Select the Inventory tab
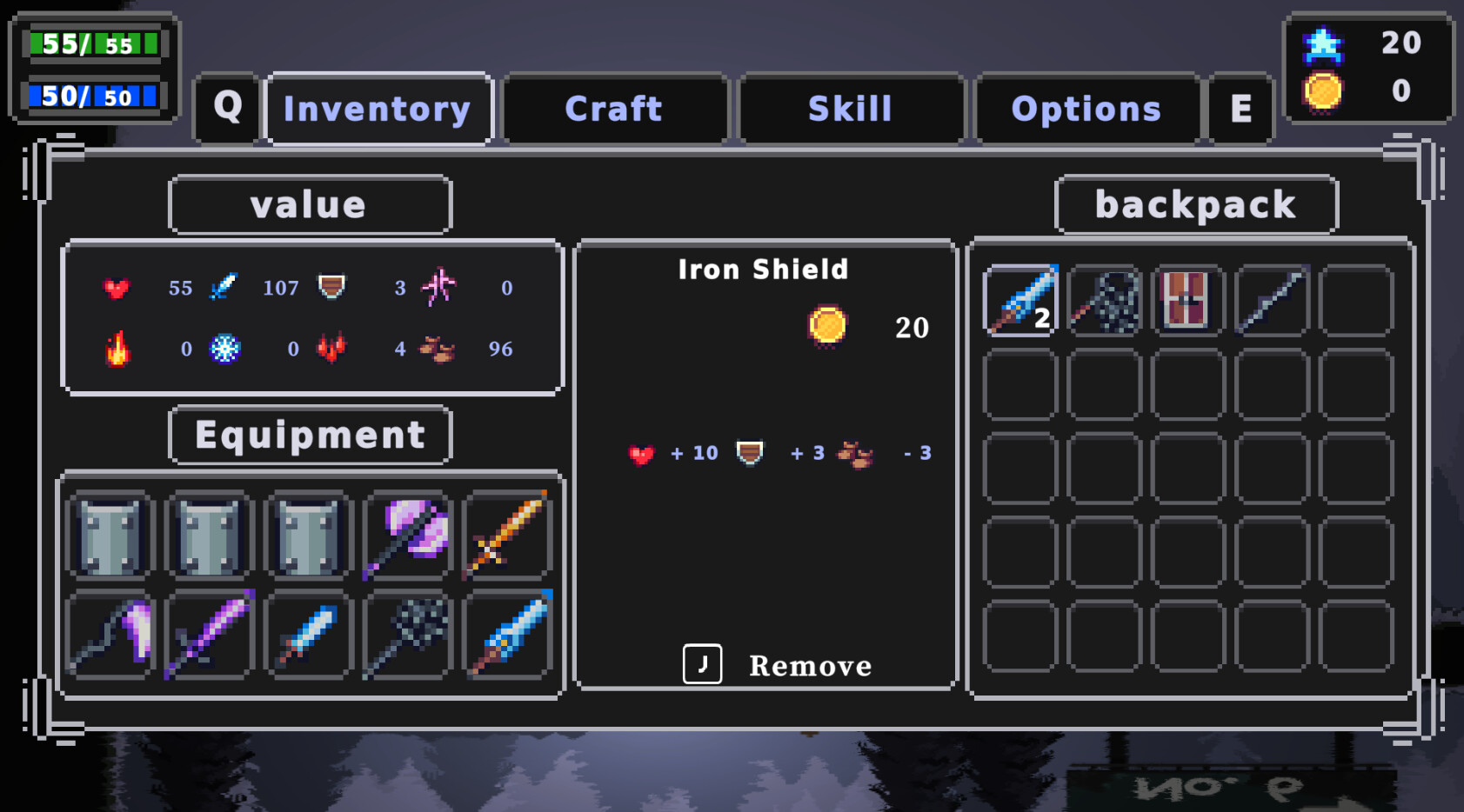Screen dimensions: 1464x812 pyautogui.click(x=378, y=109)
